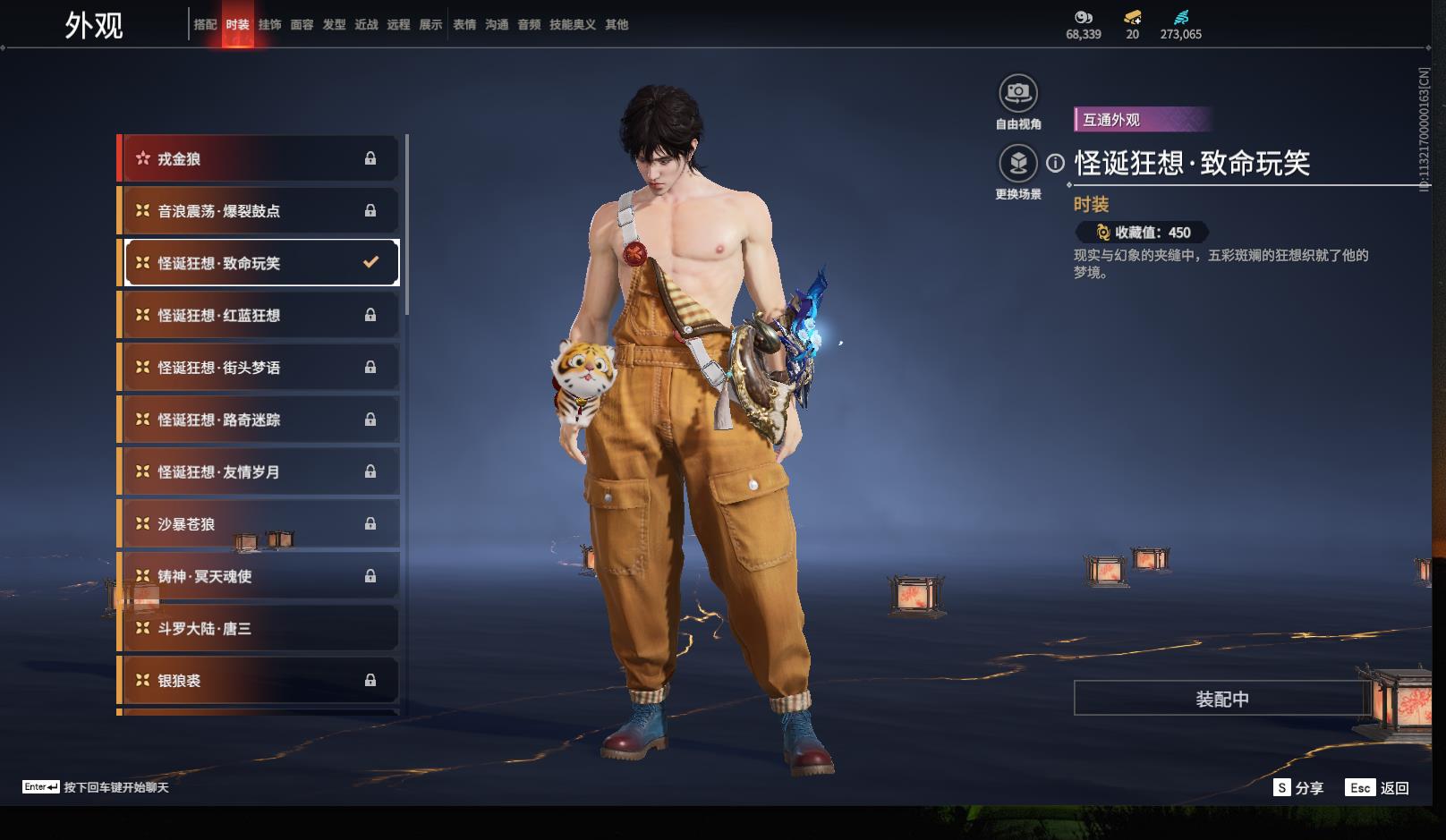
Task: Choose the 斗罗大陆·唐三 outfit
Action: coord(258,629)
